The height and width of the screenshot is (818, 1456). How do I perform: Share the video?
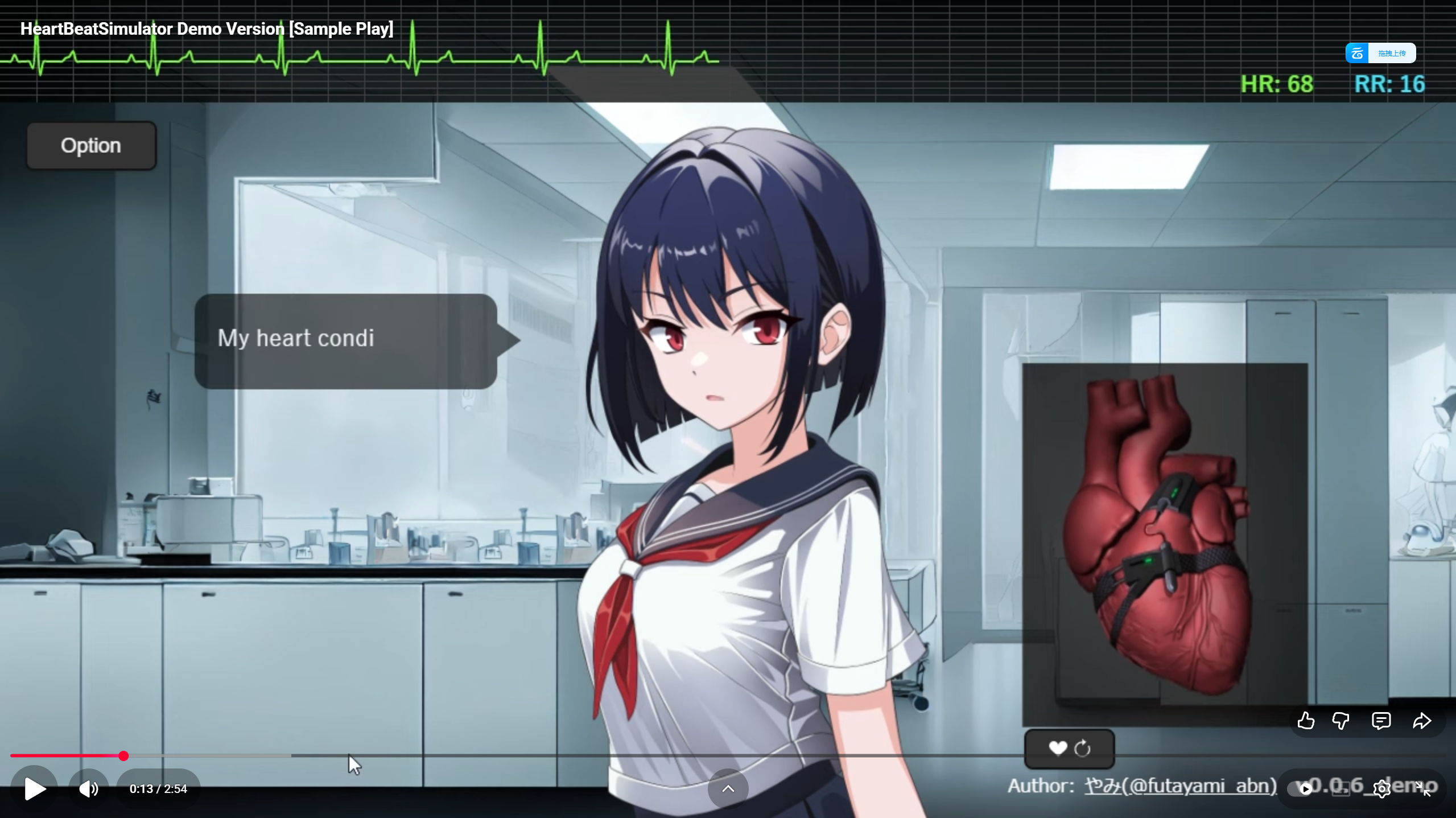tap(1422, 720)
